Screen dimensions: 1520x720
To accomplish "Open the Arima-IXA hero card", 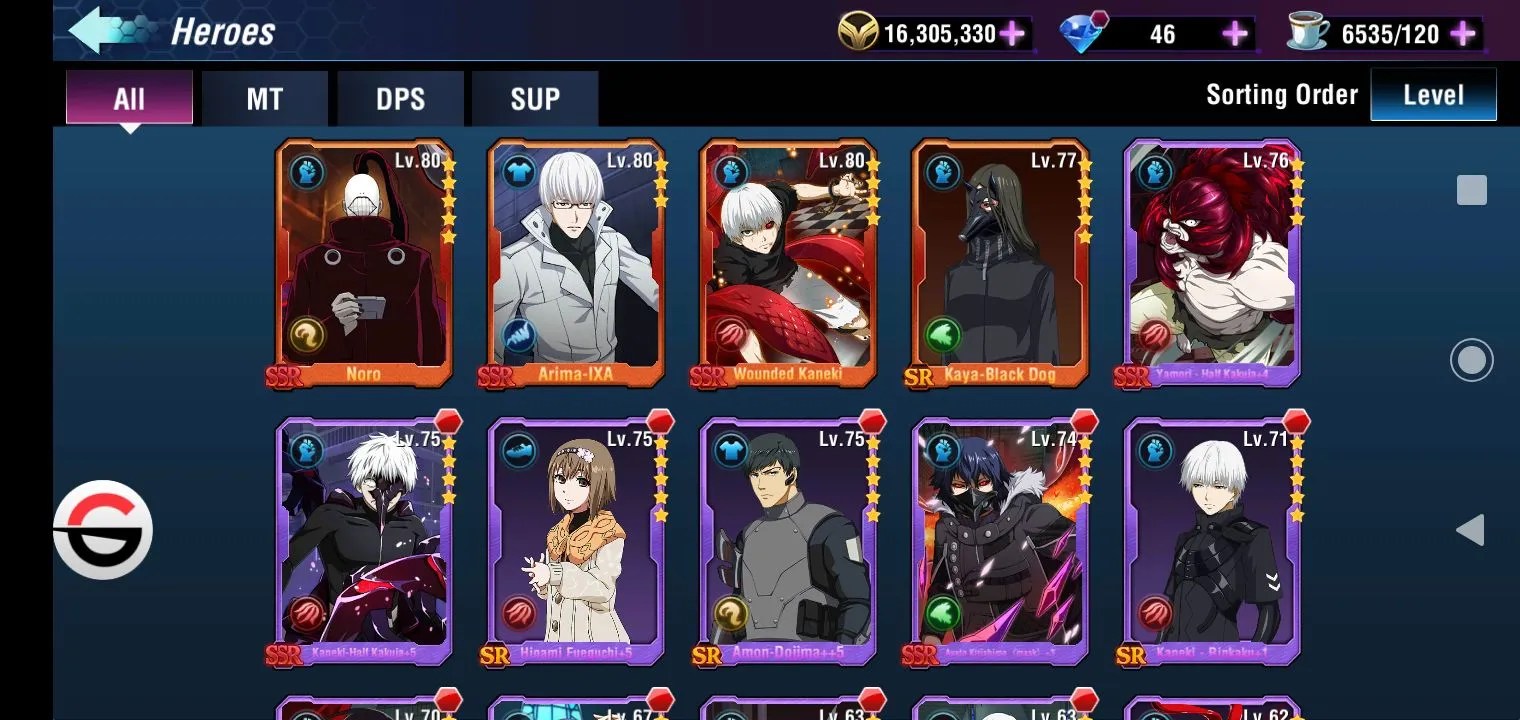I will click(x=576, y=262).
